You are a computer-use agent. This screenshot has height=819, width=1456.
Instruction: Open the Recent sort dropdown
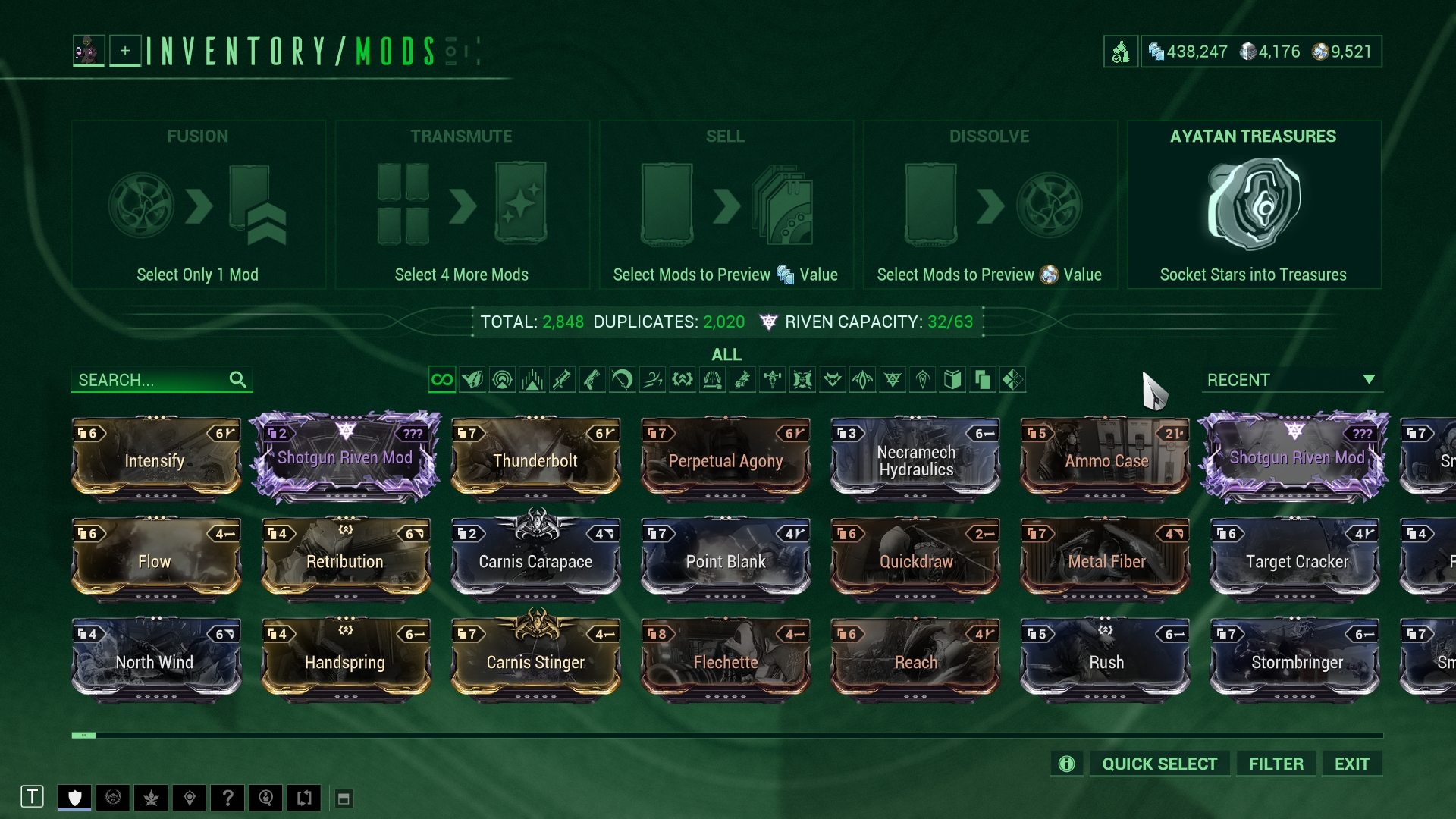click(x=1291, y=380)
